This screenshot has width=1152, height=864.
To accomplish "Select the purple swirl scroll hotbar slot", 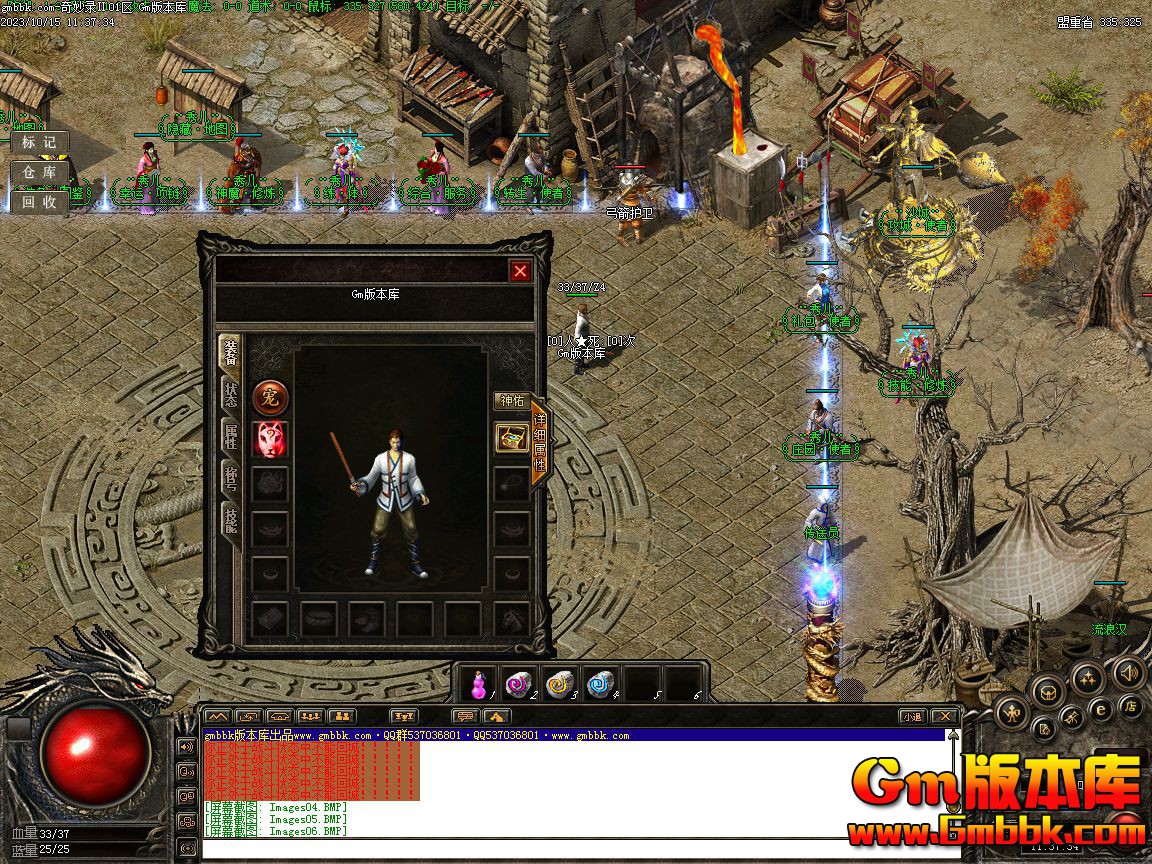I will (x=520, y=684).
